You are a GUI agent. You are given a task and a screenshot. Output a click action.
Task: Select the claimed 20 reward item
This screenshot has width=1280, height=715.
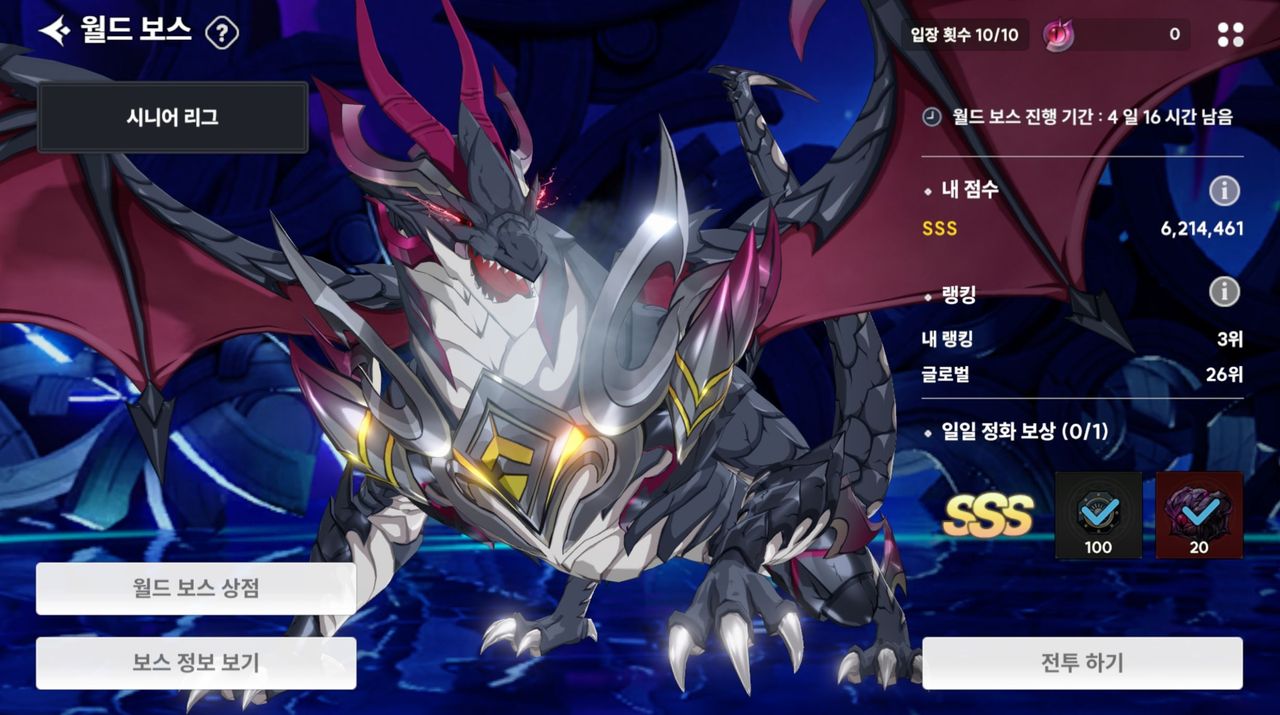pyautogui.click(x=1199, y=515)
